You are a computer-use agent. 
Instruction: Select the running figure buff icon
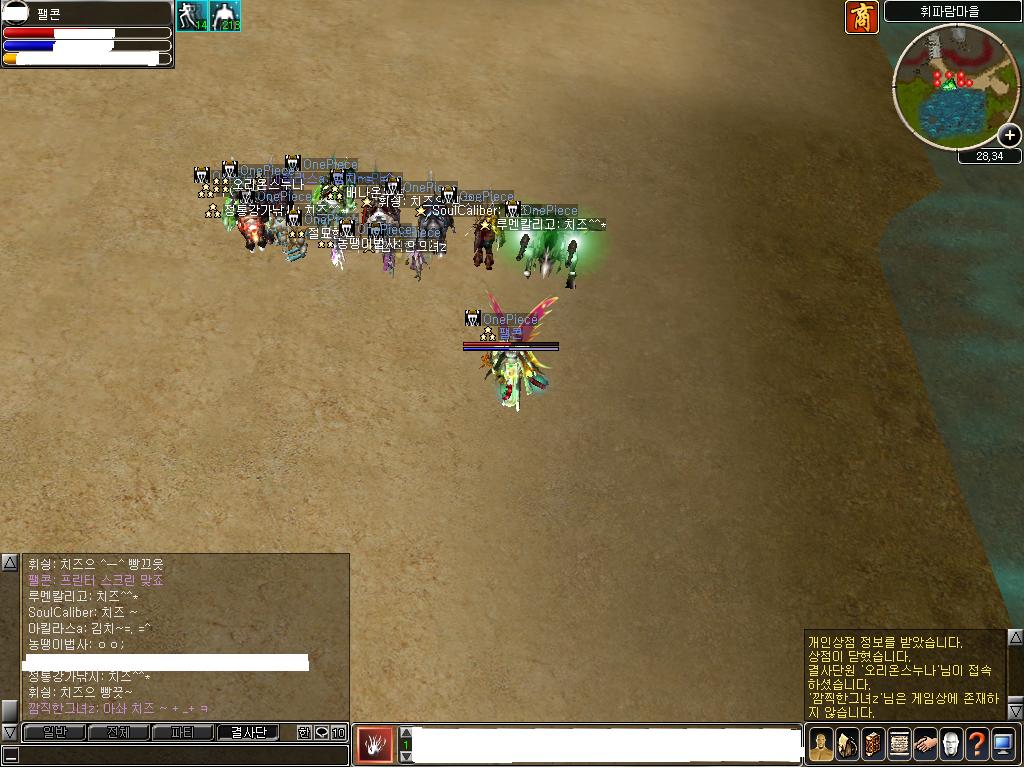[191, 16]
